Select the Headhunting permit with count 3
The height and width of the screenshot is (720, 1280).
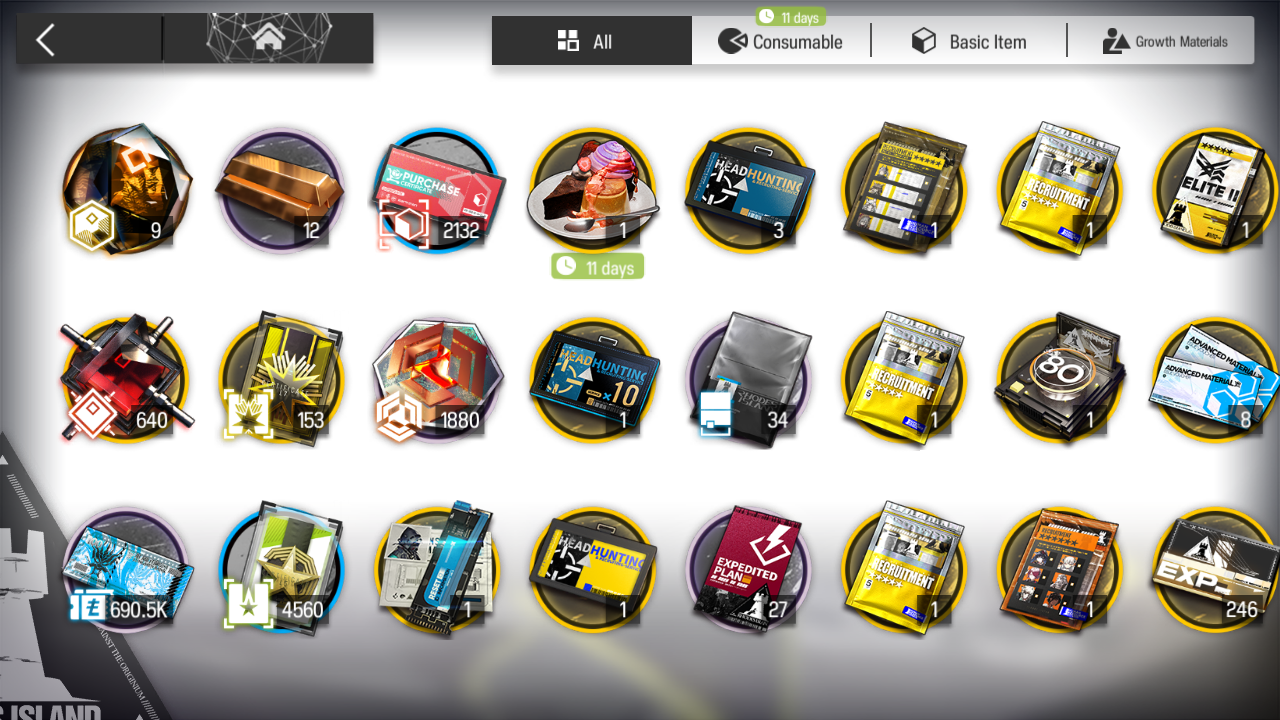pyautogui.click(x=750, y=190)
